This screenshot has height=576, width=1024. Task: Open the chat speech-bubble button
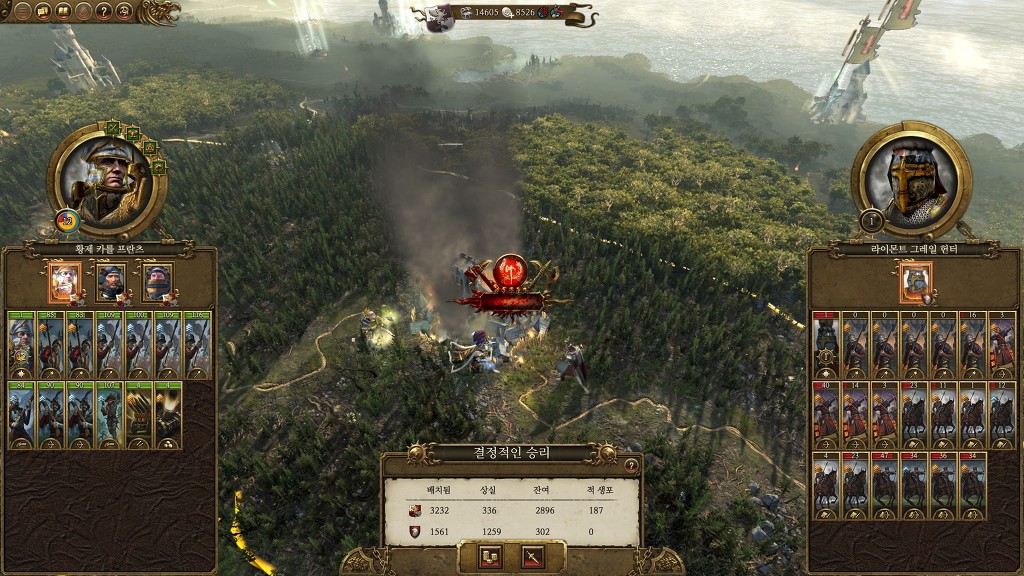pyautogui.click(x=44, y=11)
